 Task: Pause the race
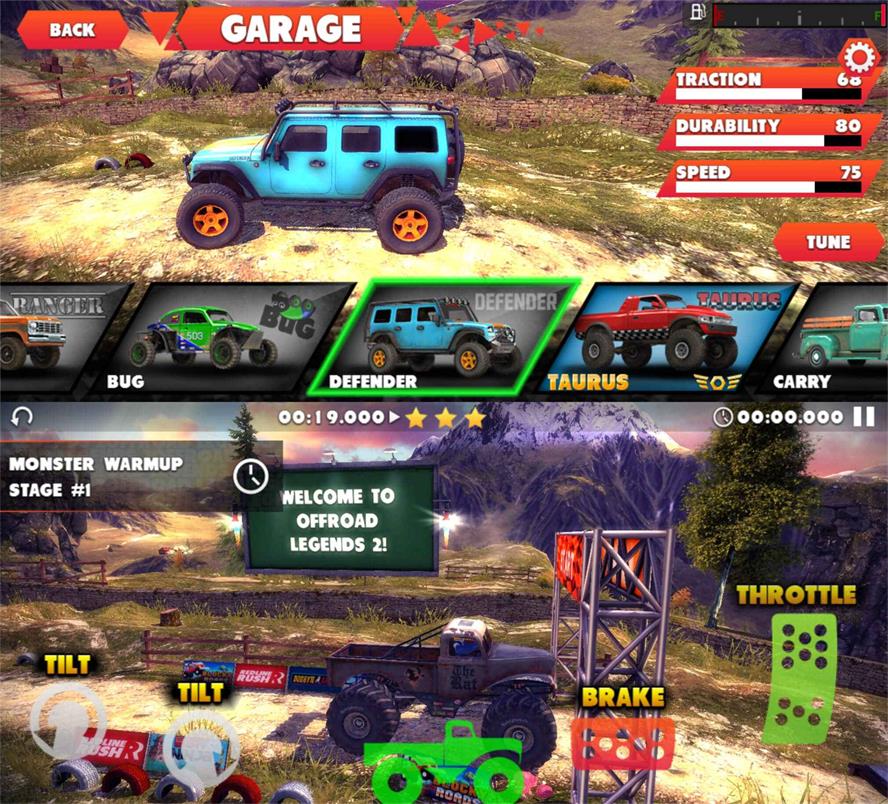863,417
